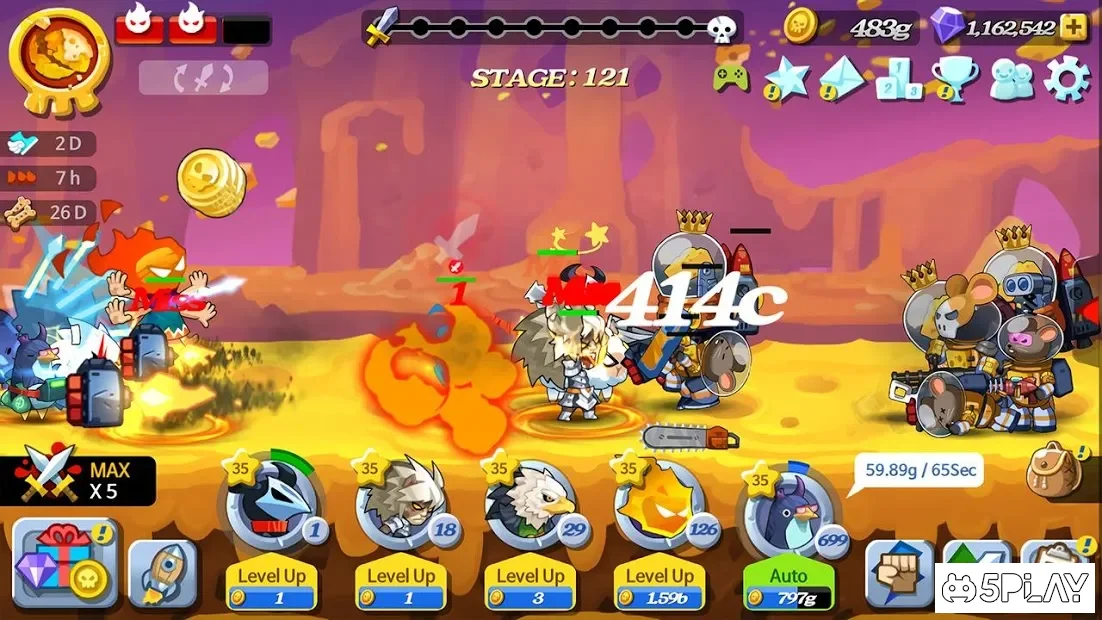The height and width of the screenshot is (620, 1102).
Task: View the trophy achievements
Action: pyautogui.click(x=954, y=78)
